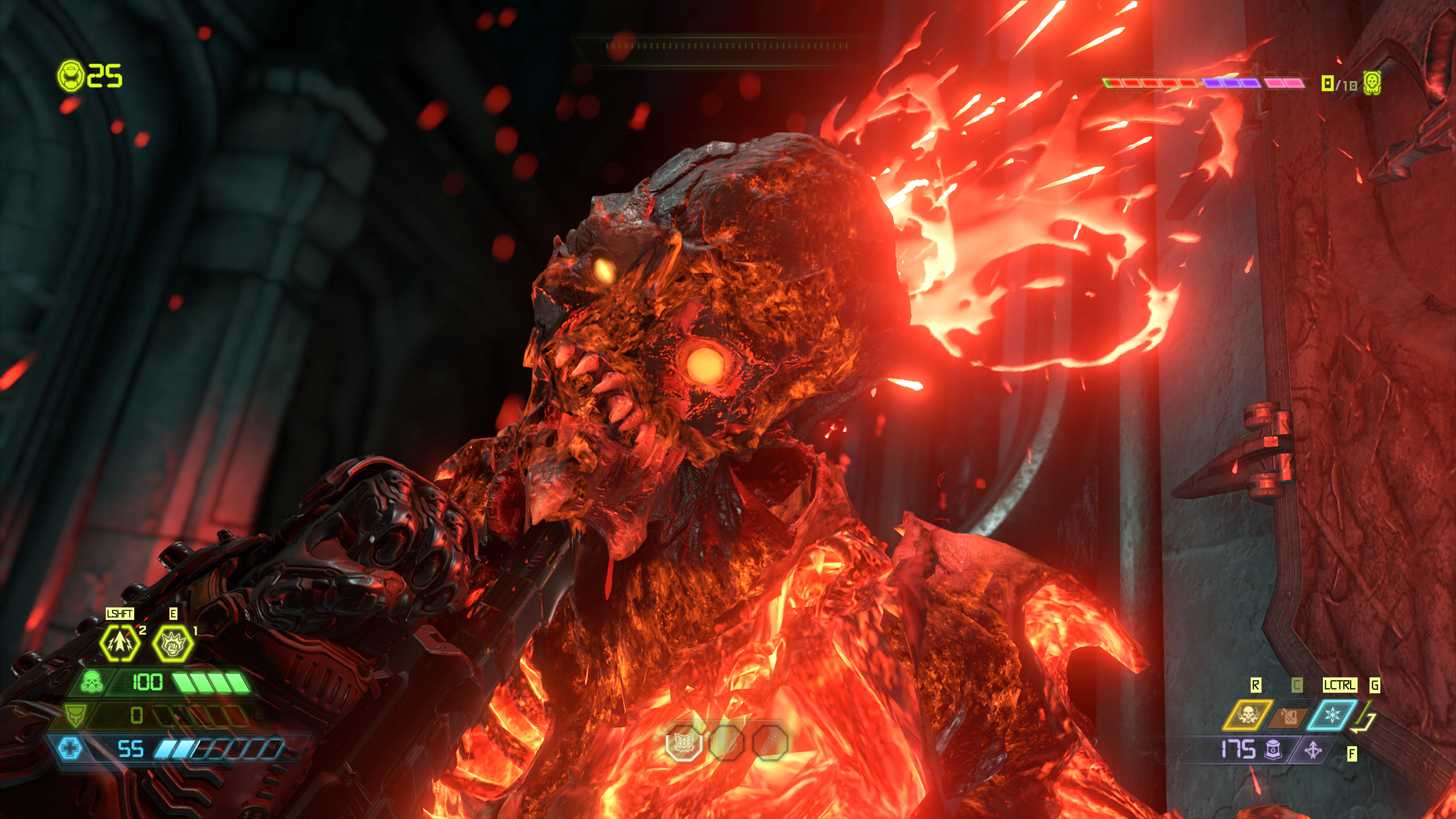Click the demon skull kill counter icon
Image resolution: width=1456 pixels, height=819 pixels.
pos(1372,84)
